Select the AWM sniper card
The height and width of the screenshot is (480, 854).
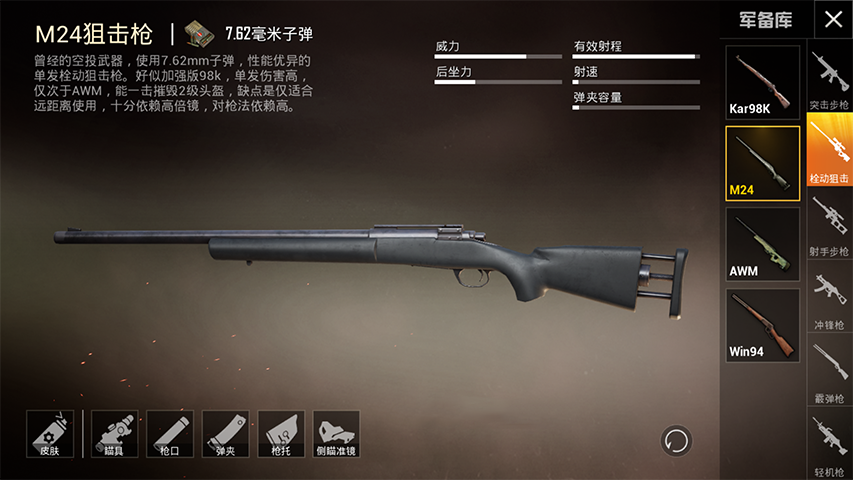point(762,244)
